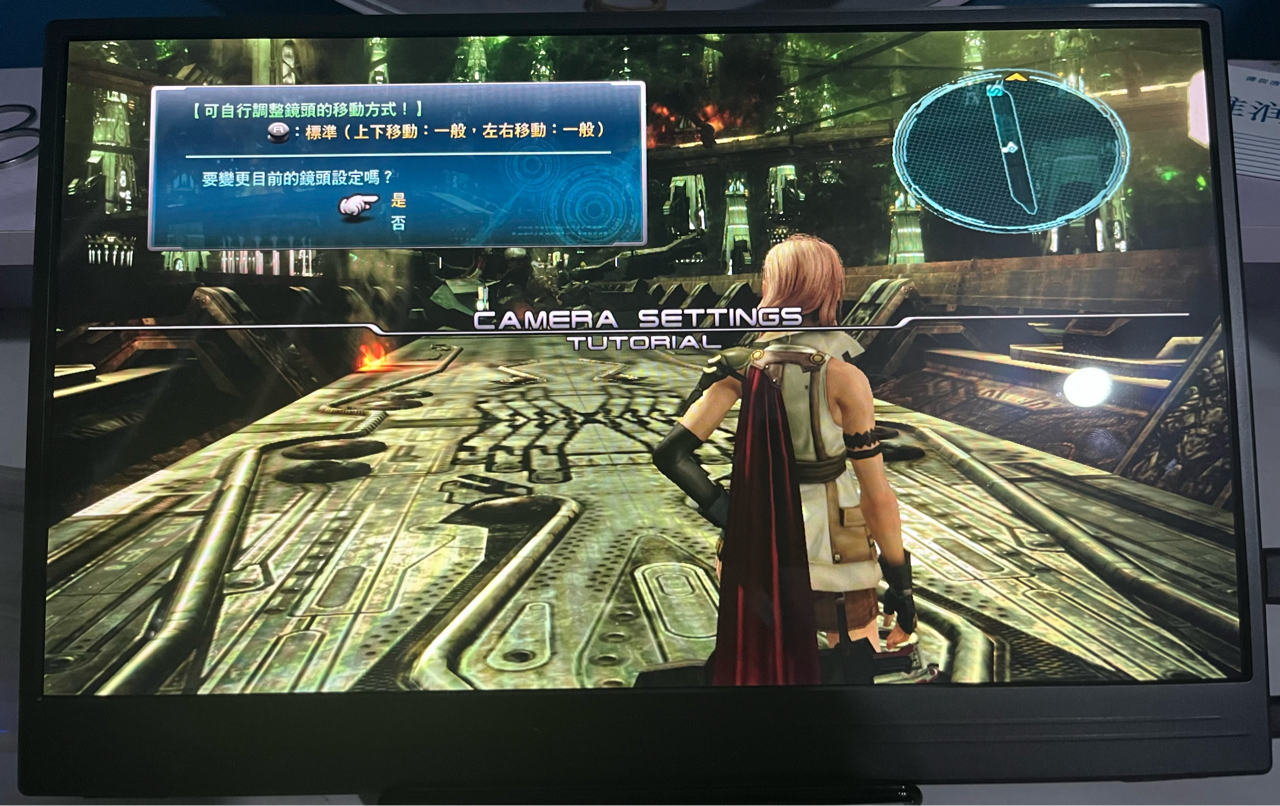Select the CAMERA SETTINGS title banner
Image resolution: width=1280 pixels, height=806 pixels.
[641, 317]
